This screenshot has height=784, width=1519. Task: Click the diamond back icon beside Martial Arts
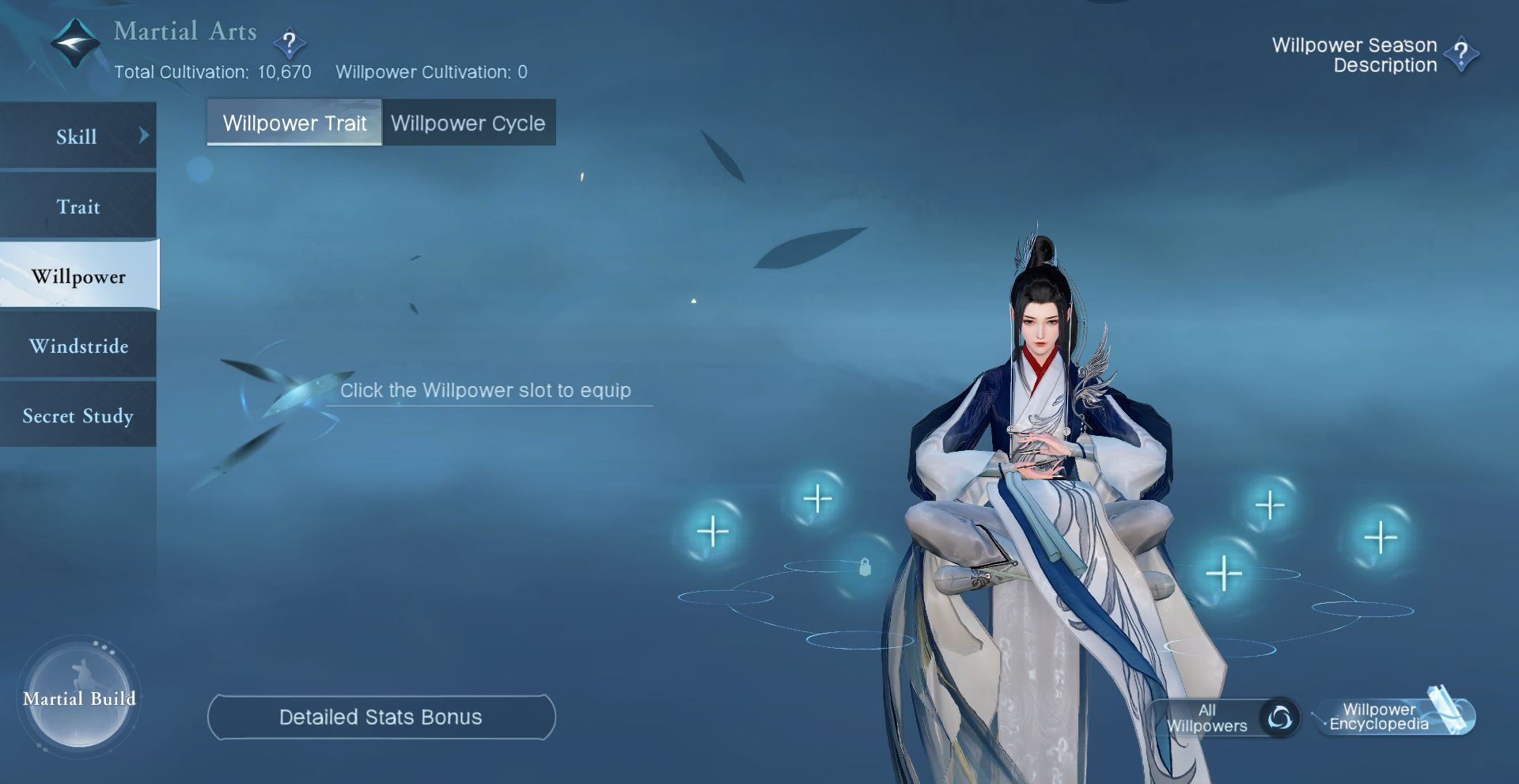pos(75,43)
